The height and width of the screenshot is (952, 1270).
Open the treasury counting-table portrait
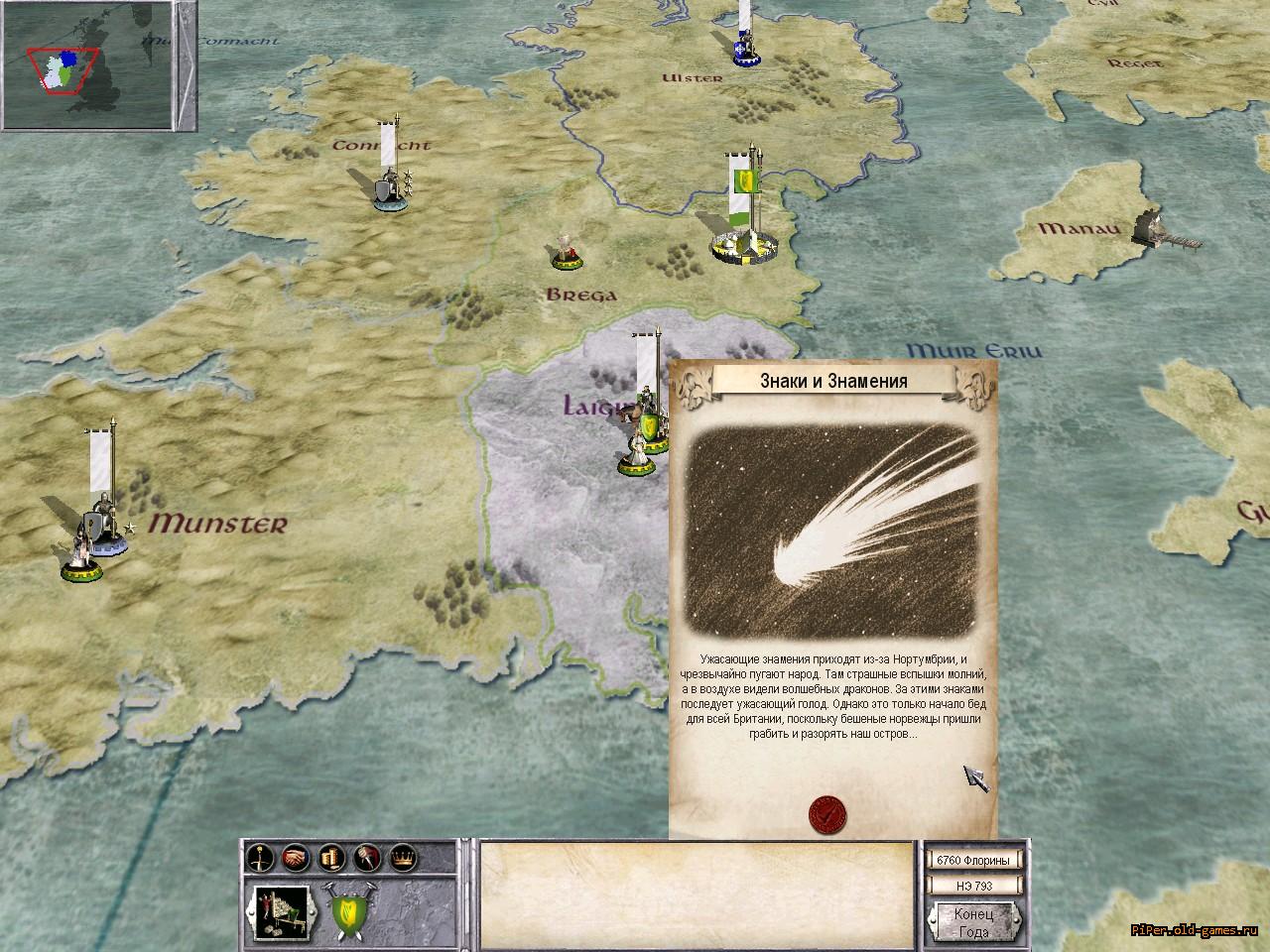coord(279,910)
